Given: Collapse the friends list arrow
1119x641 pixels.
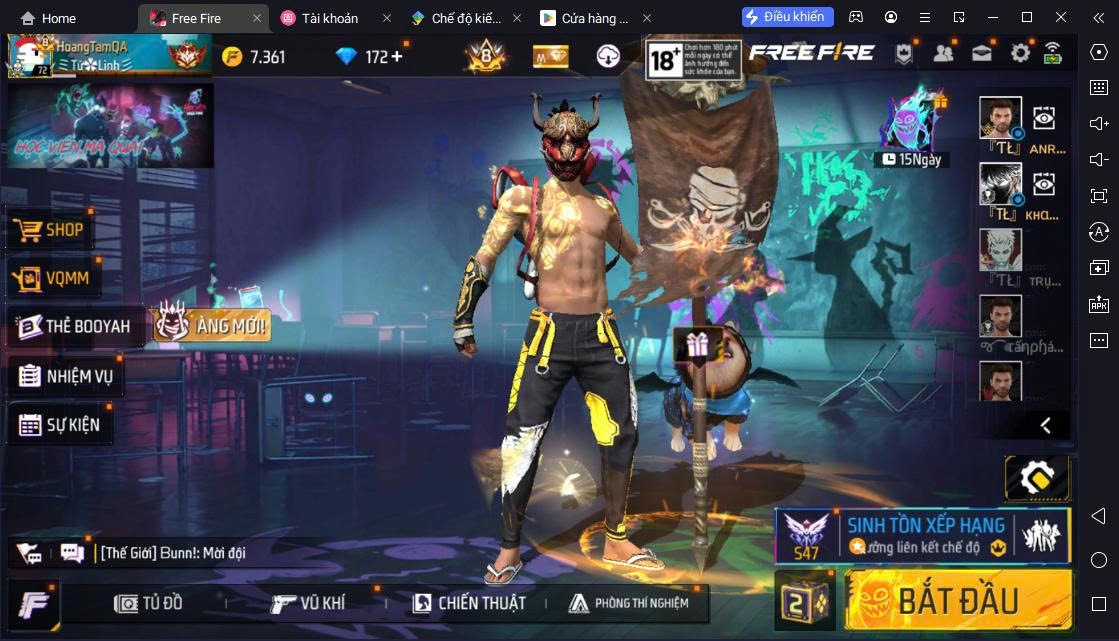Looking at the screenshot, I should (1045, 425).
